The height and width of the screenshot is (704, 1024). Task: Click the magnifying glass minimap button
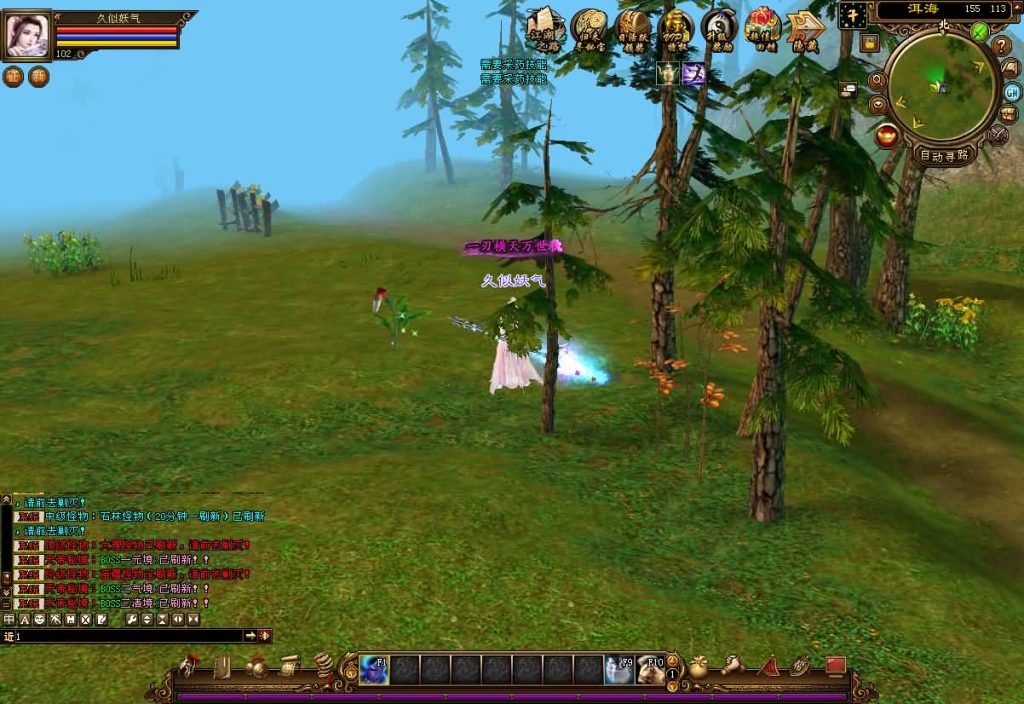(877, 81)
